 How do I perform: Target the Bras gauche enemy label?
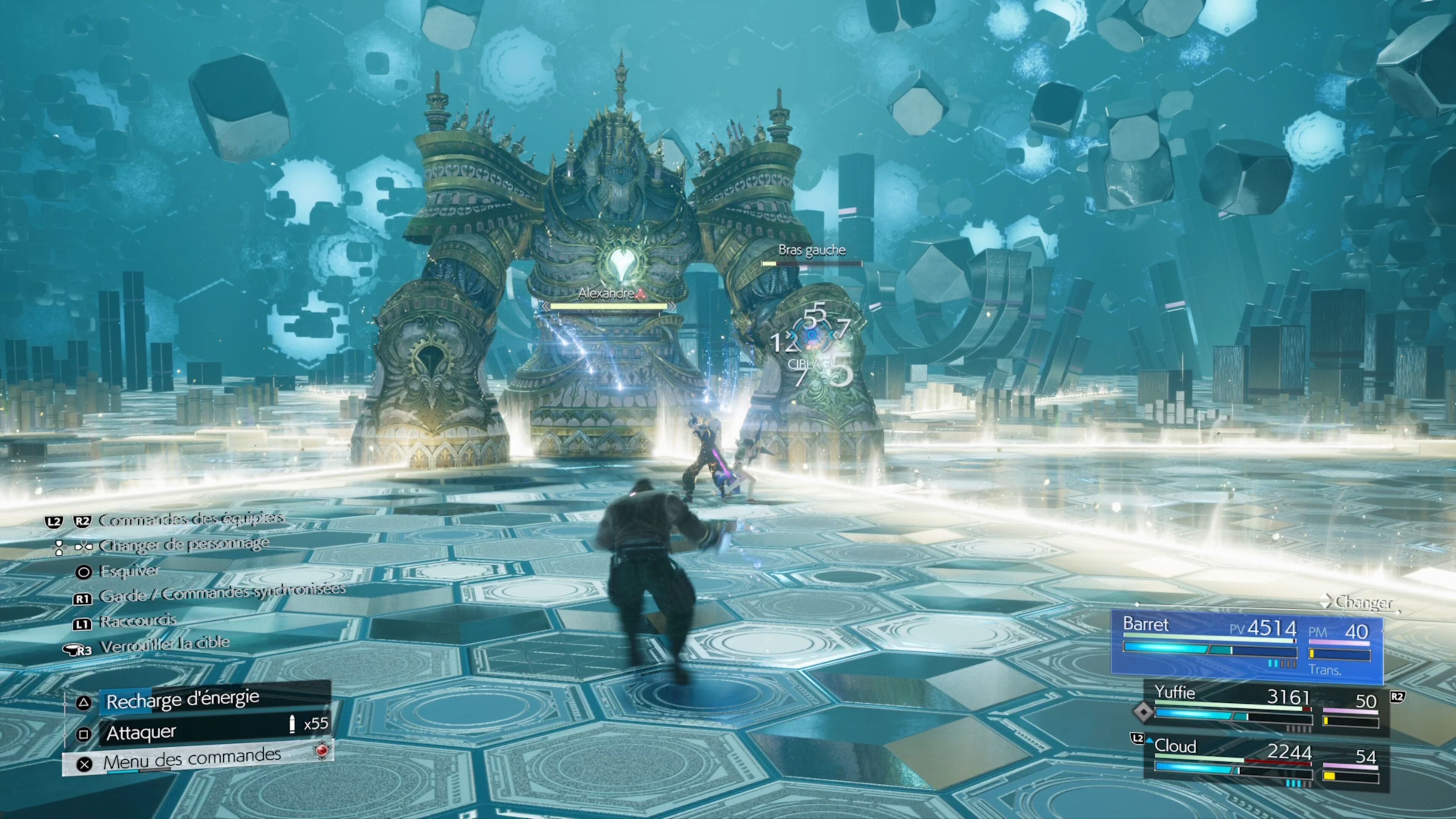[812, 250]
